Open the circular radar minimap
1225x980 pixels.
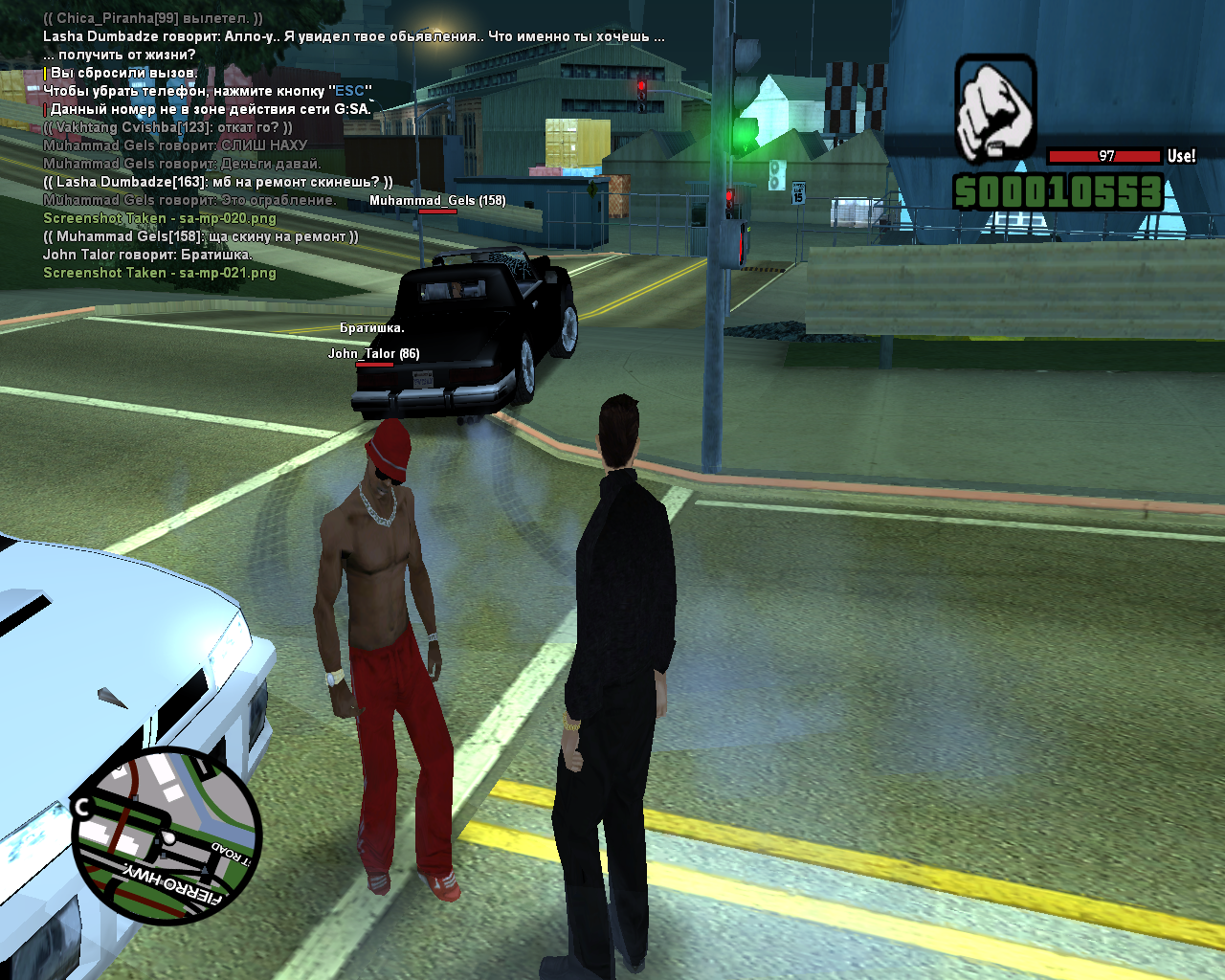(167, 835)
